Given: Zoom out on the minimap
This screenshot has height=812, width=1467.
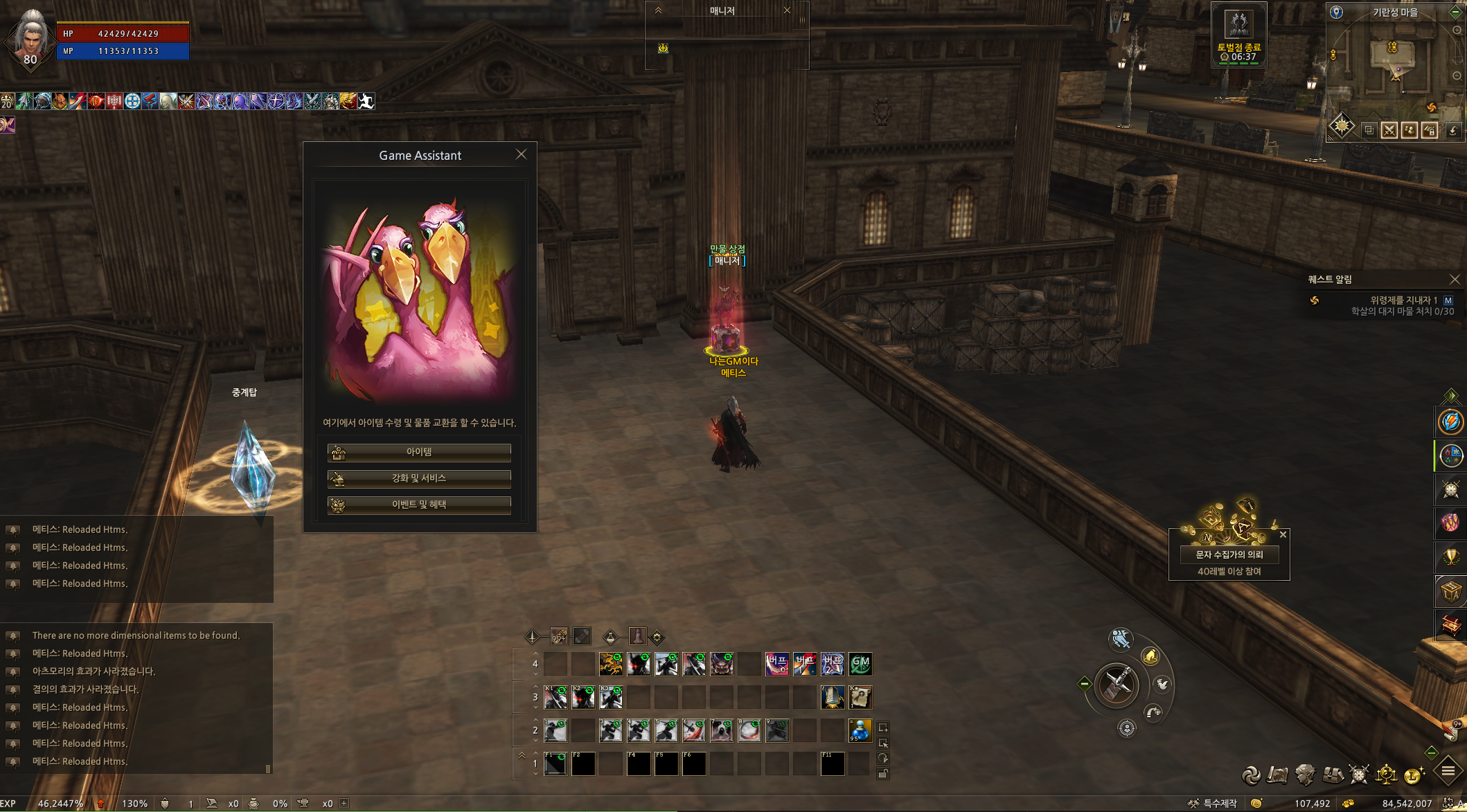Looking at the screenshot, I should click(1457, 75).
